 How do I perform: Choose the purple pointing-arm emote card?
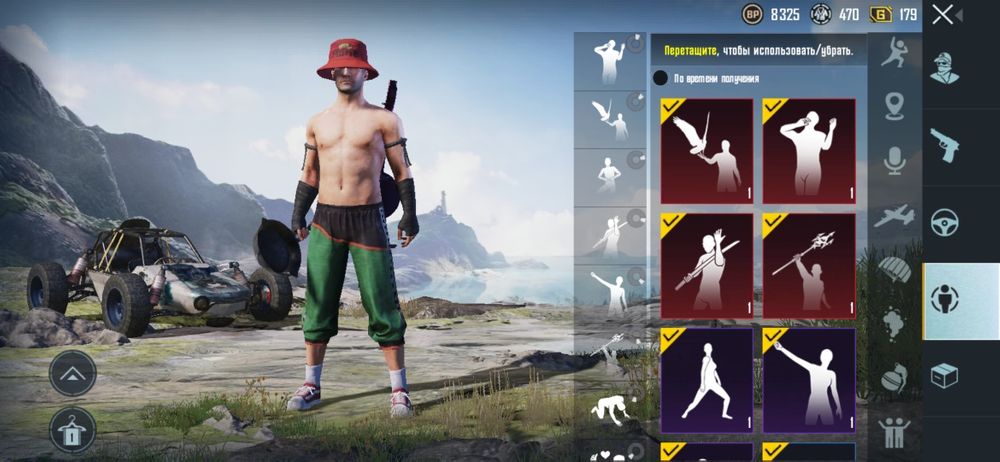pyautogui.click(x=809, y=380)
